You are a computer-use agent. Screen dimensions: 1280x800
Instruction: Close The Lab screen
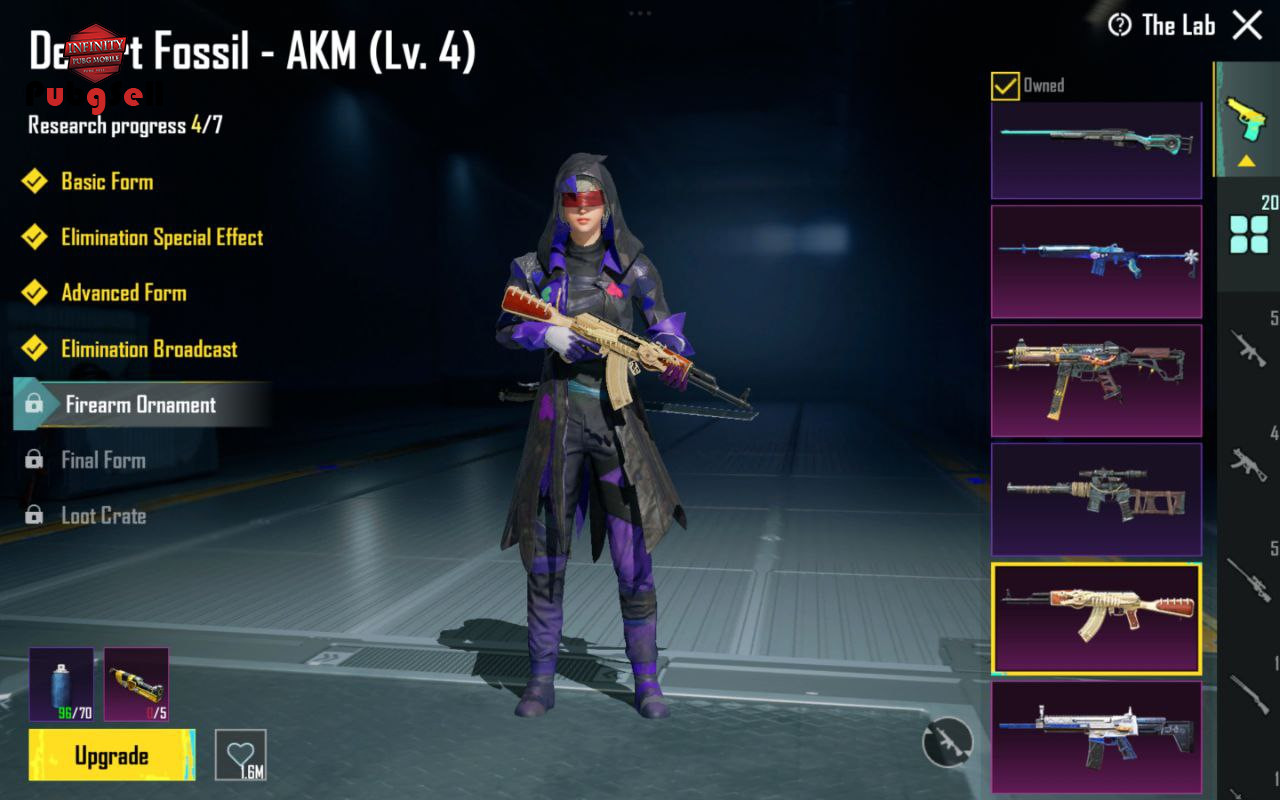click(1247, 25)
